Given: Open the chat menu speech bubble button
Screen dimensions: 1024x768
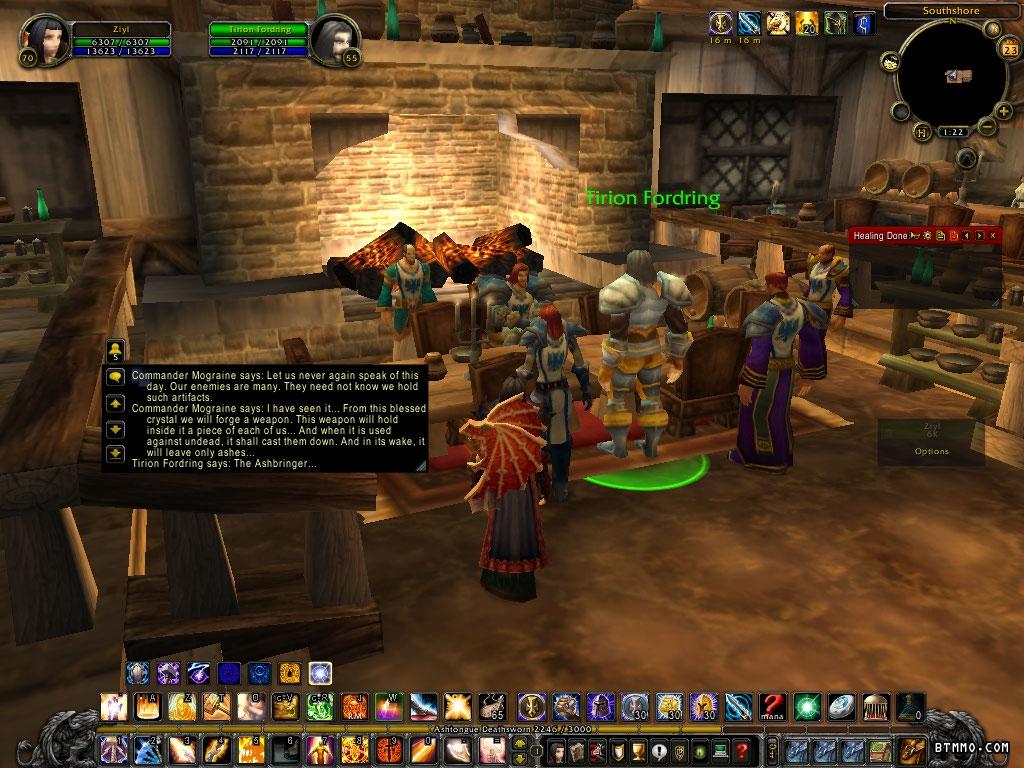Looking at the screenshot, I should 115,376.
